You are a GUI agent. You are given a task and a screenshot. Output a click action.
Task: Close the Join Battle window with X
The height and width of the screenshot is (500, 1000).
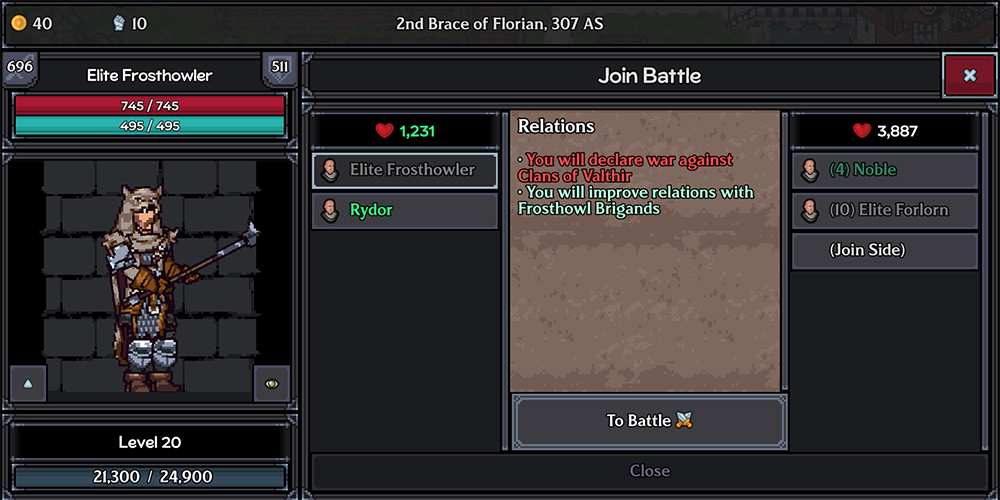pos(969,75)
